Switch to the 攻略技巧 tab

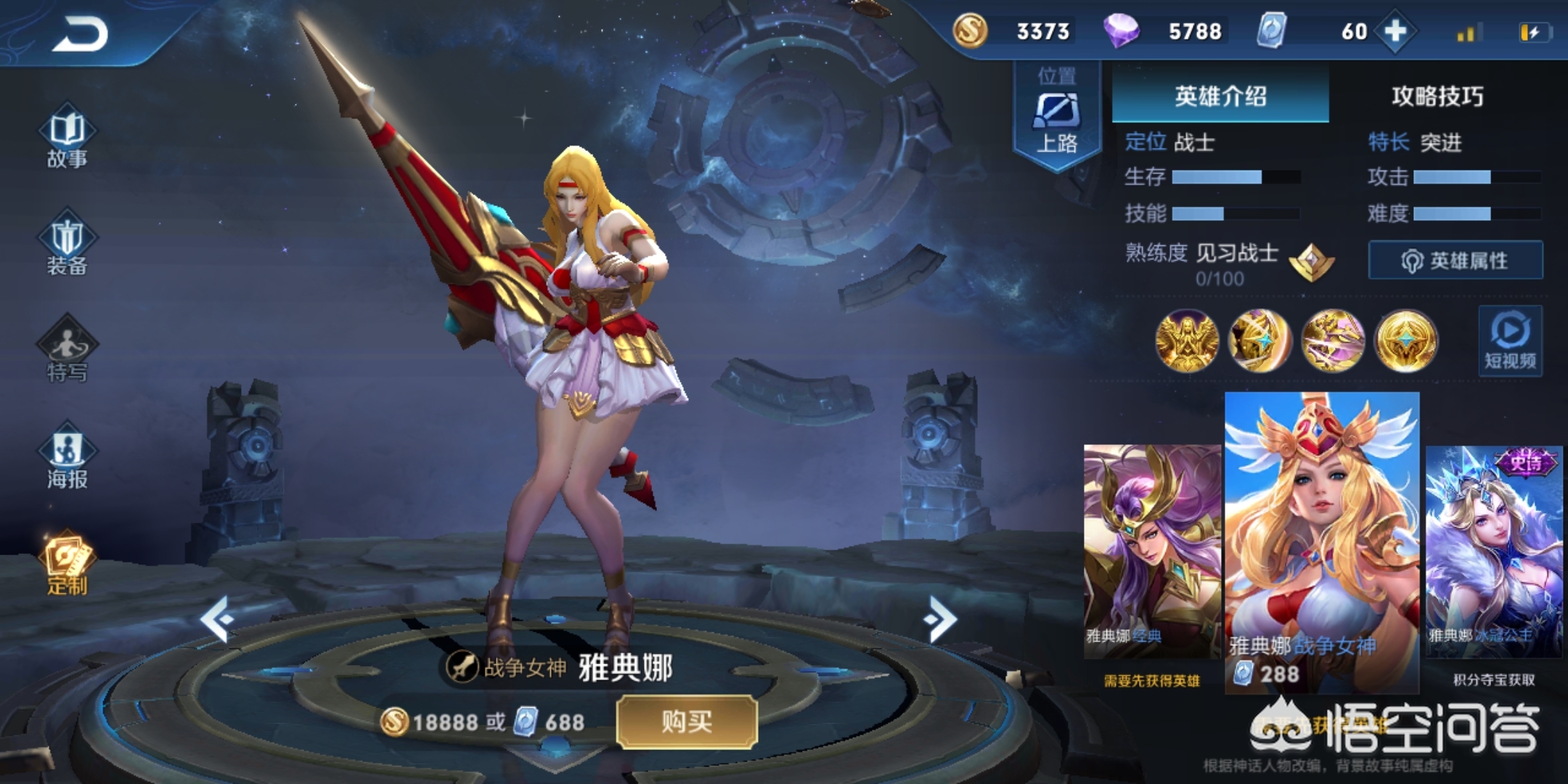pyautogui.click(x=1437, y=96)
